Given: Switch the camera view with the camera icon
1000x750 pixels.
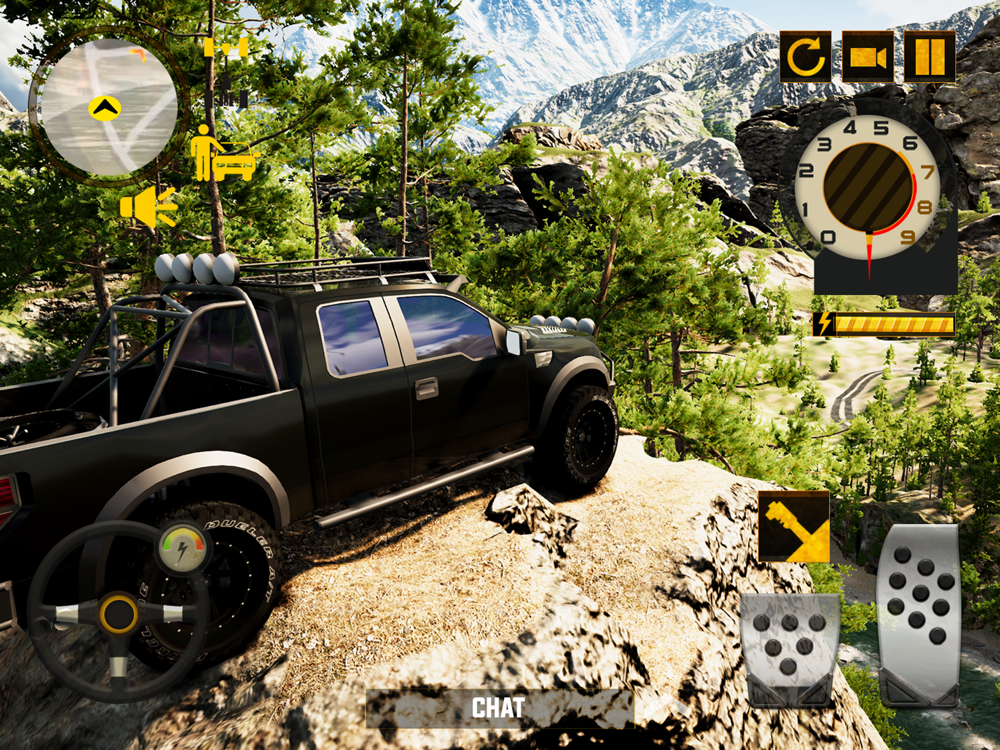Looking at the screenshot, I should pyautogui.click(x=867, y=57).
